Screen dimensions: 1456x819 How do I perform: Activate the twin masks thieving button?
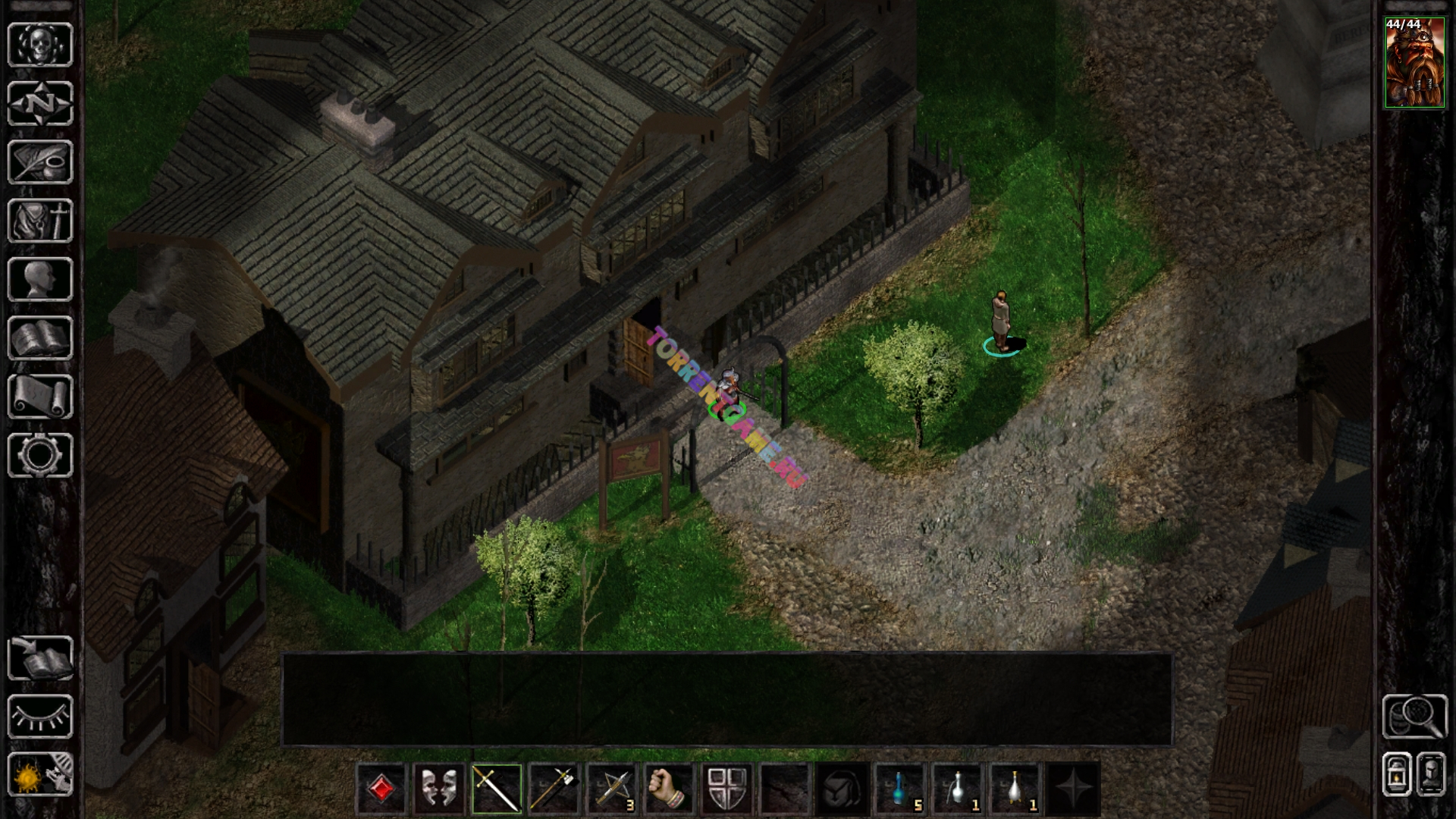click(439, 789)
